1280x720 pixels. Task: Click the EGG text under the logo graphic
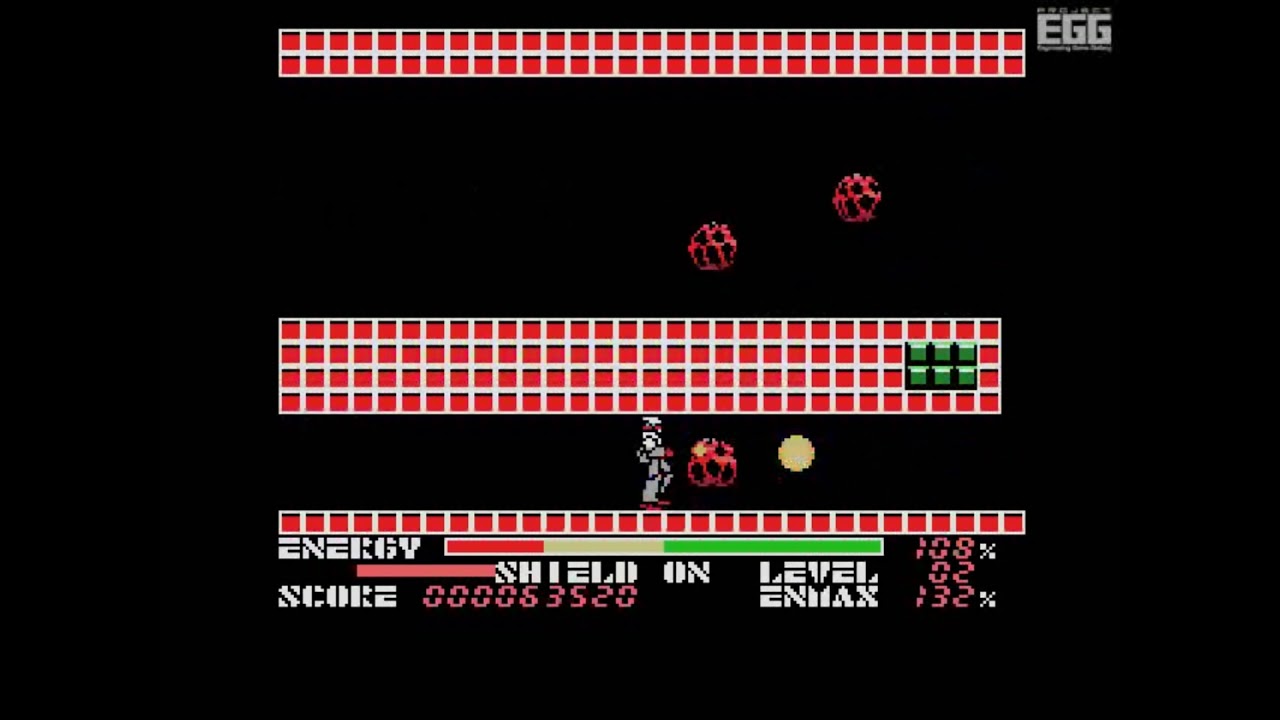[1074, 30]
